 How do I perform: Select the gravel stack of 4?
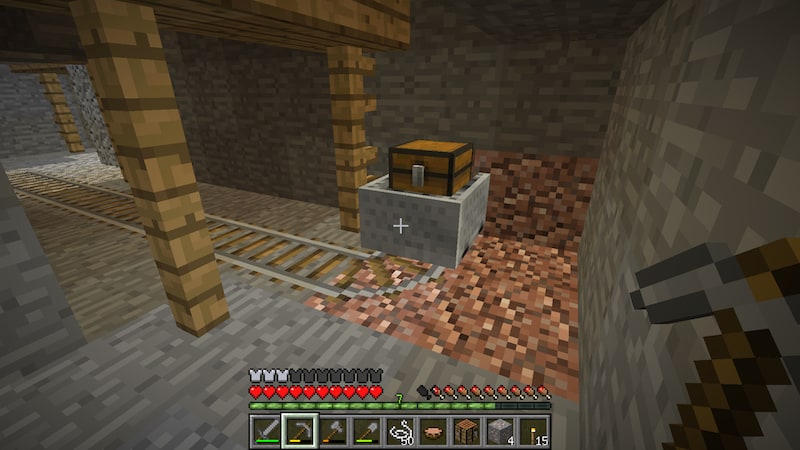point(500,430)
